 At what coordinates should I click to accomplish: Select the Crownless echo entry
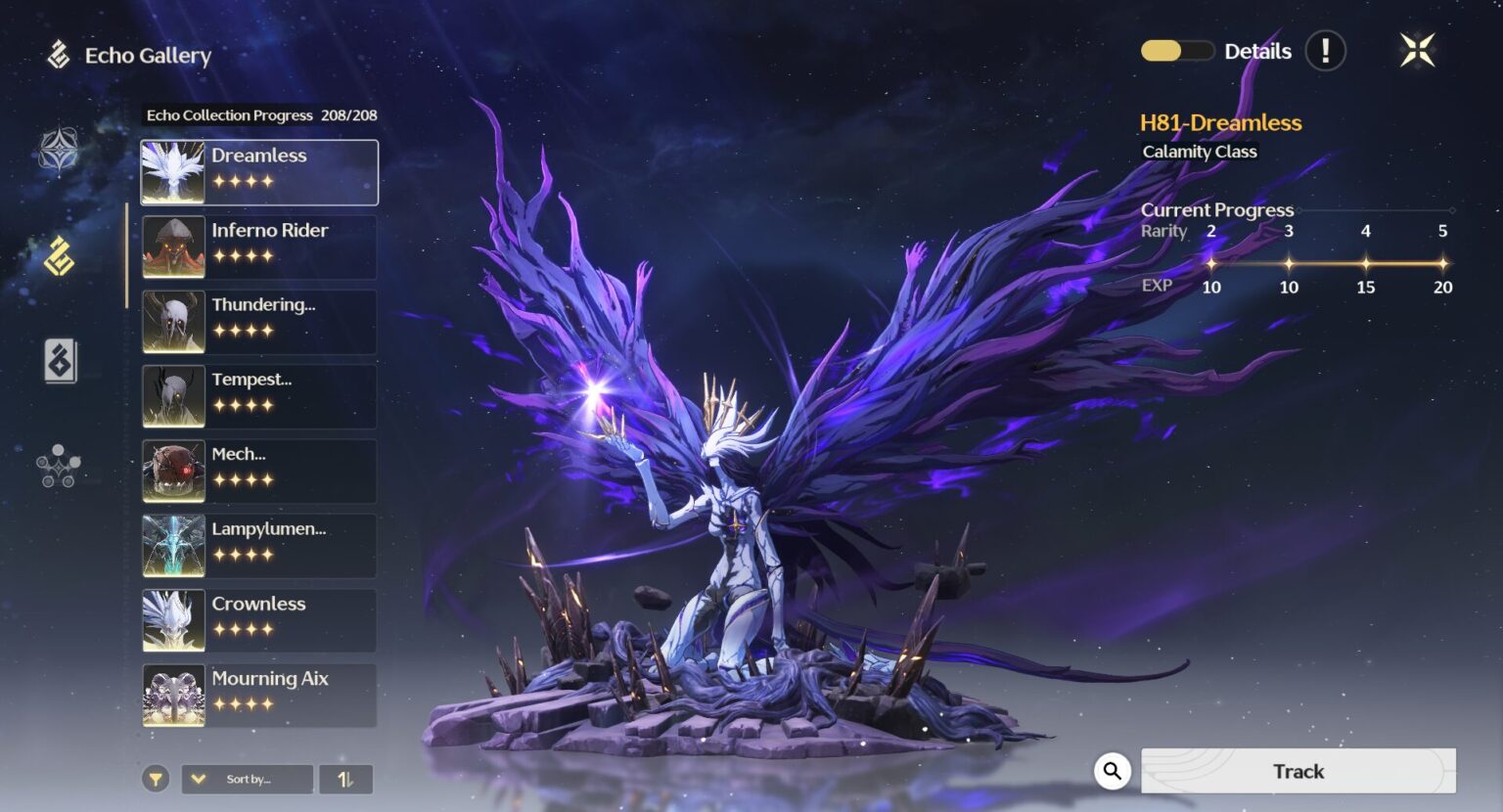click(258, 619)
